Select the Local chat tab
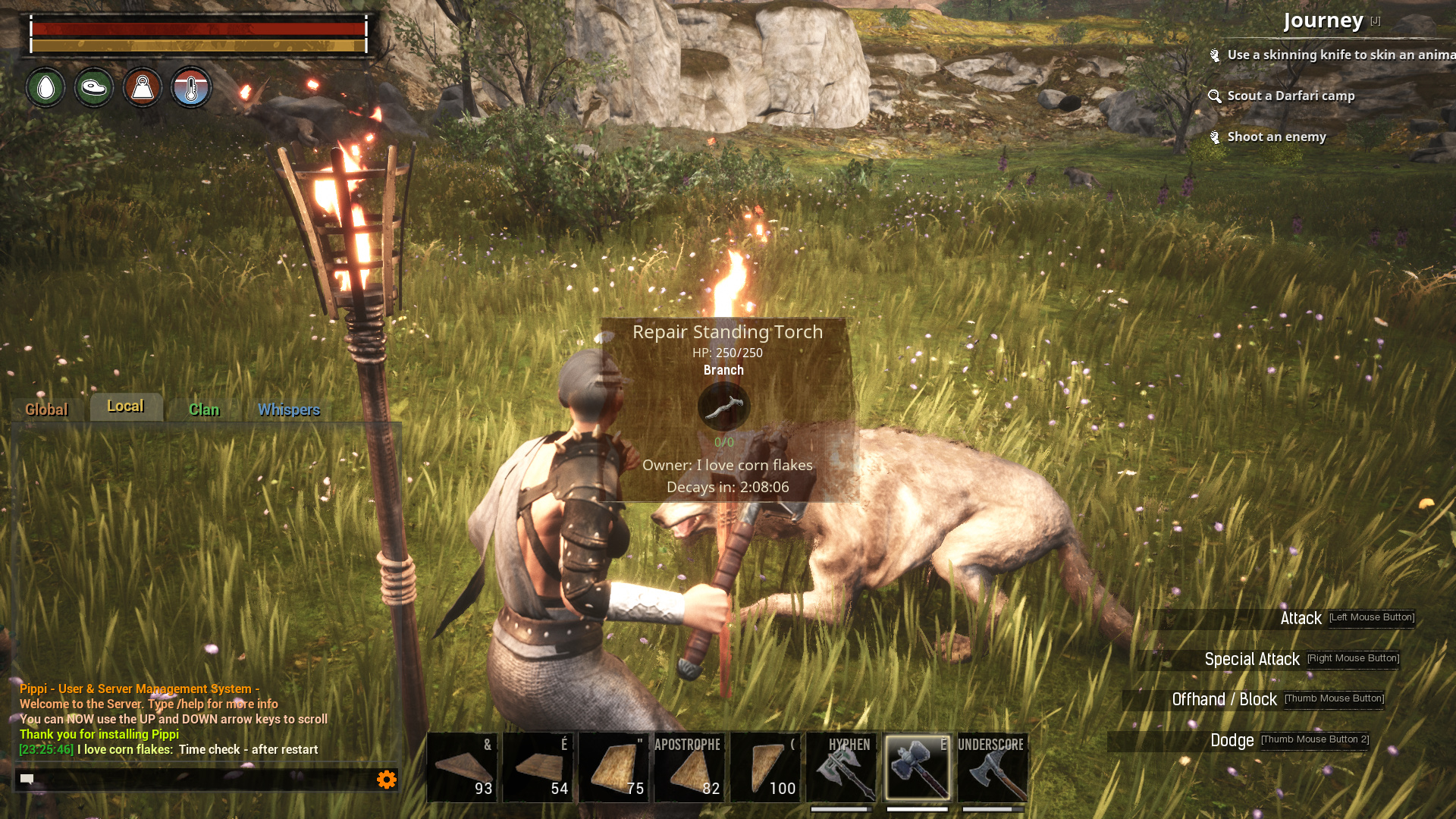The width and height of the screenshot is (1456, 819). click(x=126, y=406)
